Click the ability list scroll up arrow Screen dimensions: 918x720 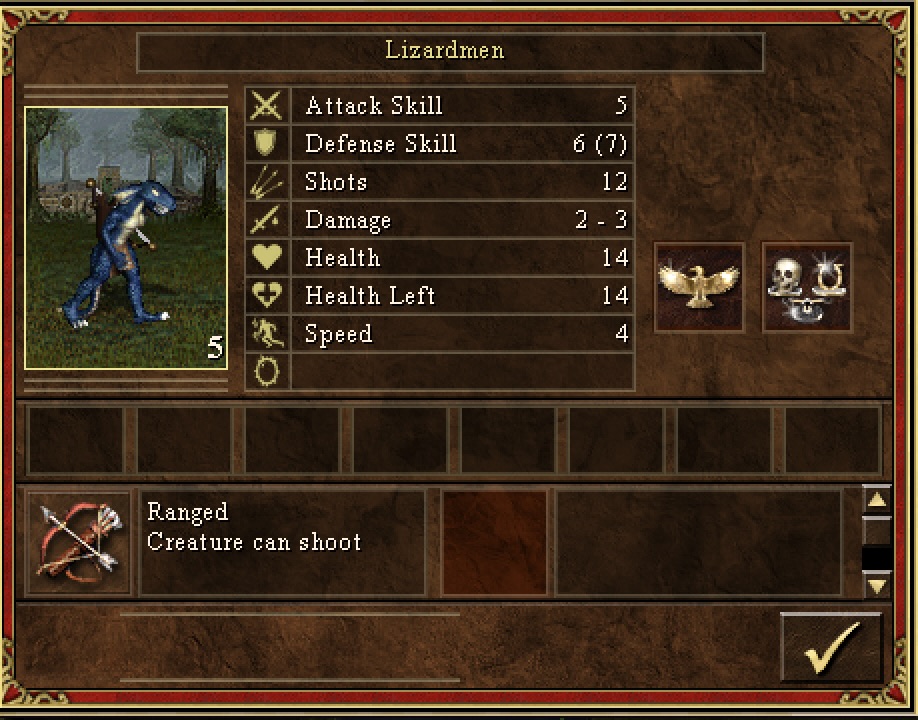[x=876, y=500]
